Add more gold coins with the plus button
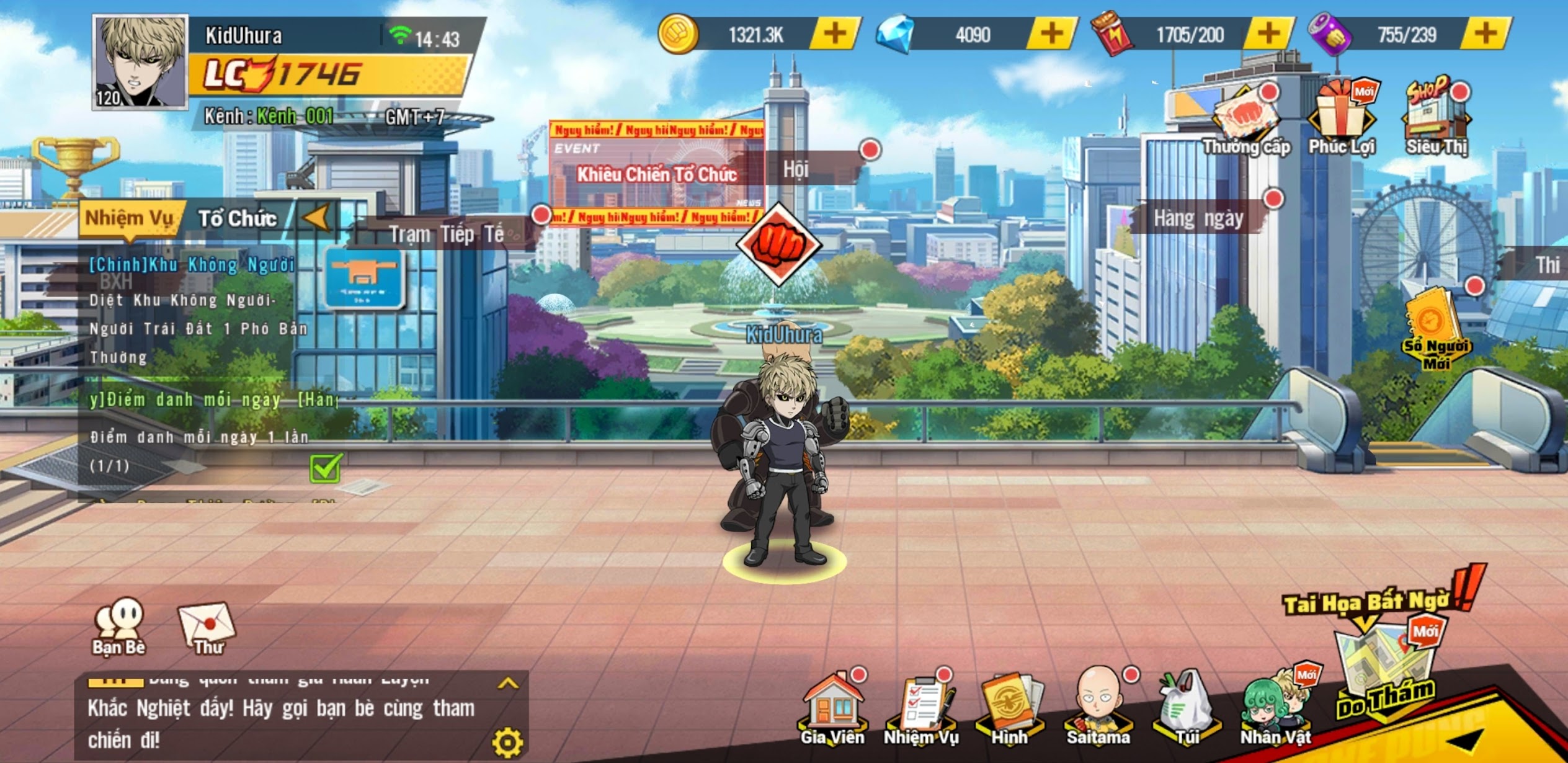Image resolution: width=1568 pixels, height=763 pixels. pyautogui.click(x=835, y=33)
